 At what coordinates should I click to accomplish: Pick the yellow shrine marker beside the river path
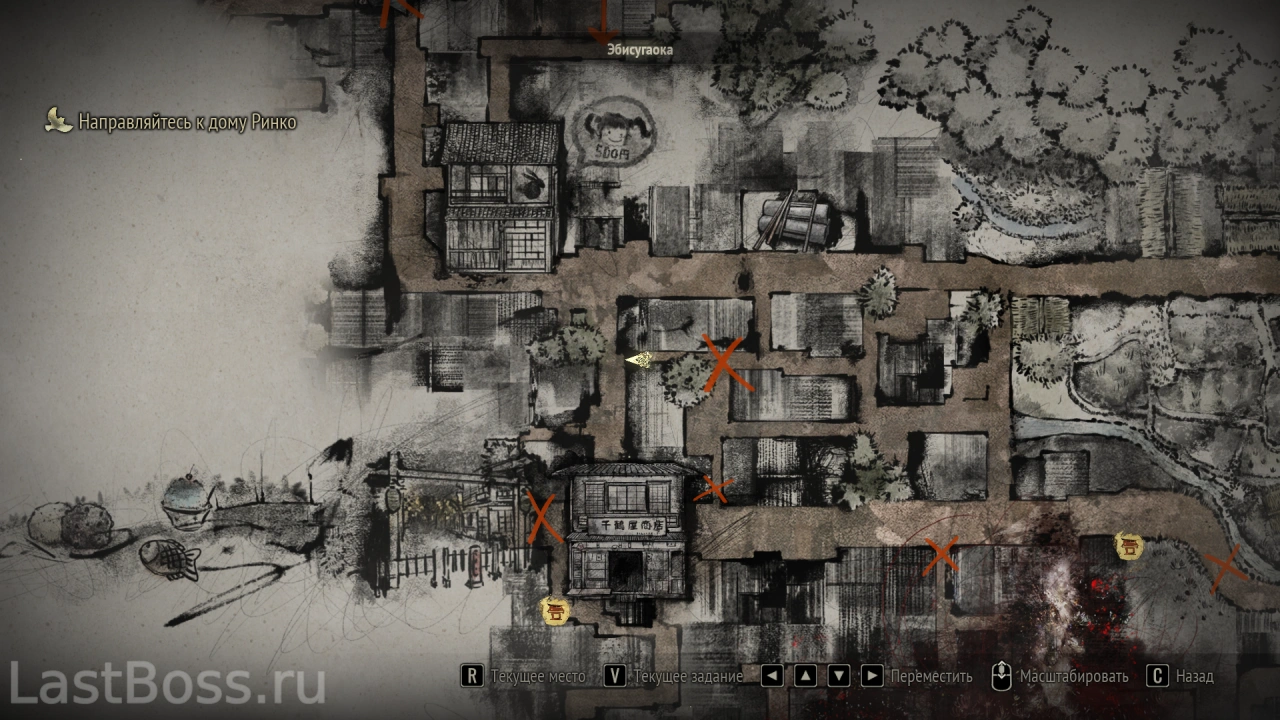click(1130, 546)
